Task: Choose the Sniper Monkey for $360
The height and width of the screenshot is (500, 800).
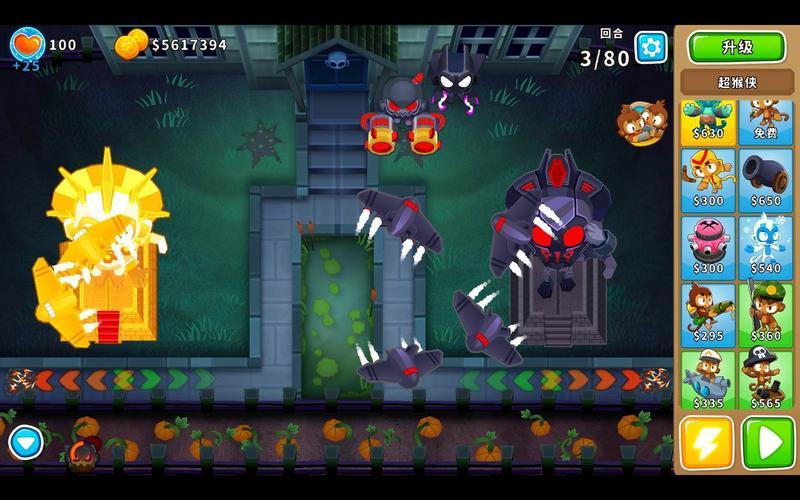Action: pos(766,314)
